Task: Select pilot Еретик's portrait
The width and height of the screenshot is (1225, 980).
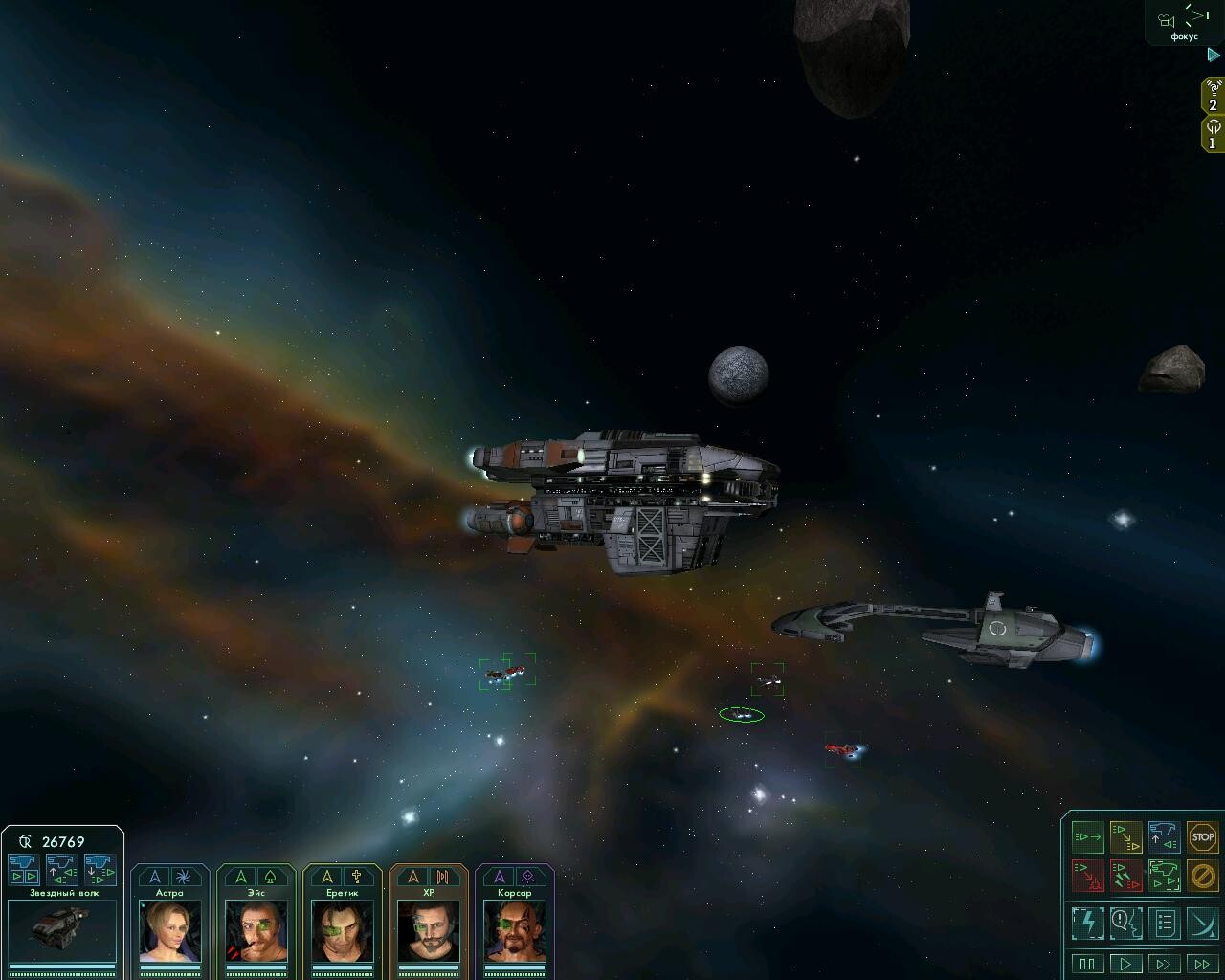Action: (342, 929)
